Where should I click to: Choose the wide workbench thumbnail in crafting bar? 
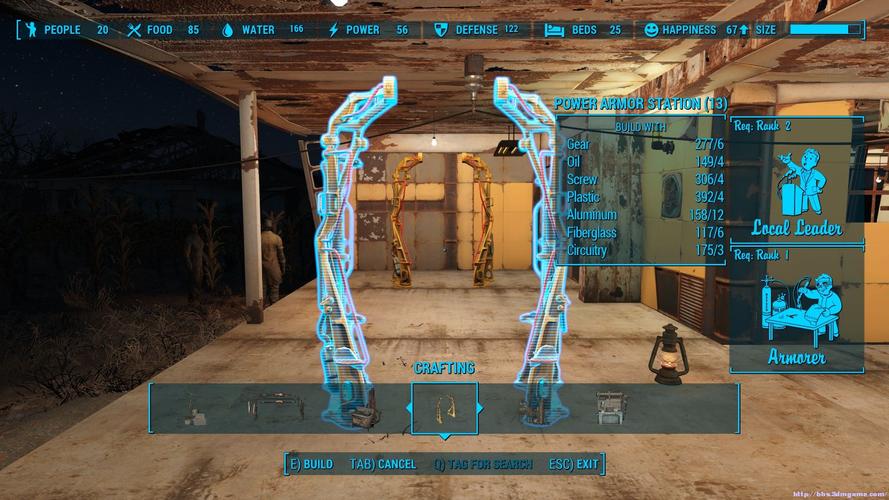pos(272,408)
